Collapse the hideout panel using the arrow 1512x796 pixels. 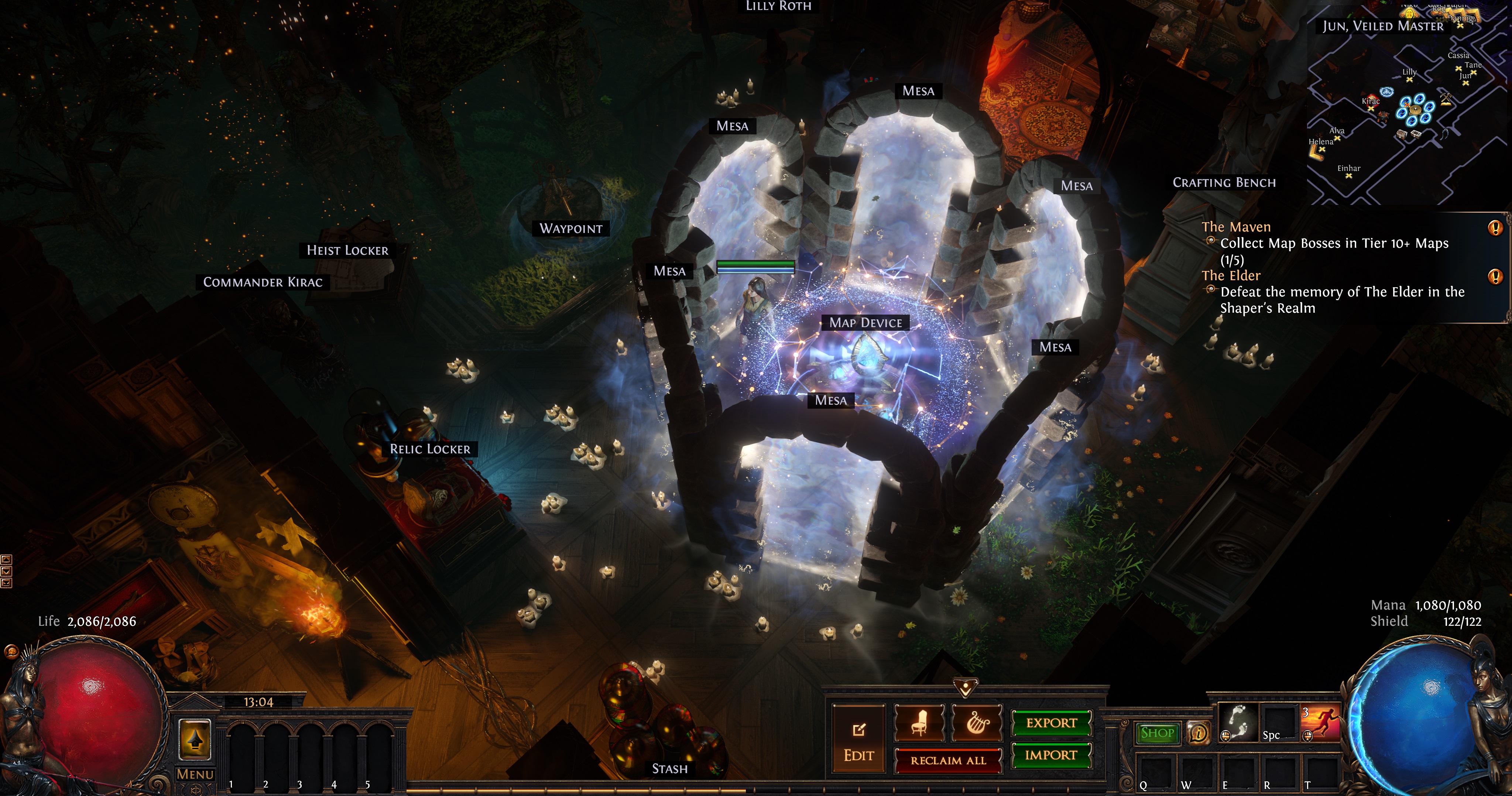click(966, 686)
